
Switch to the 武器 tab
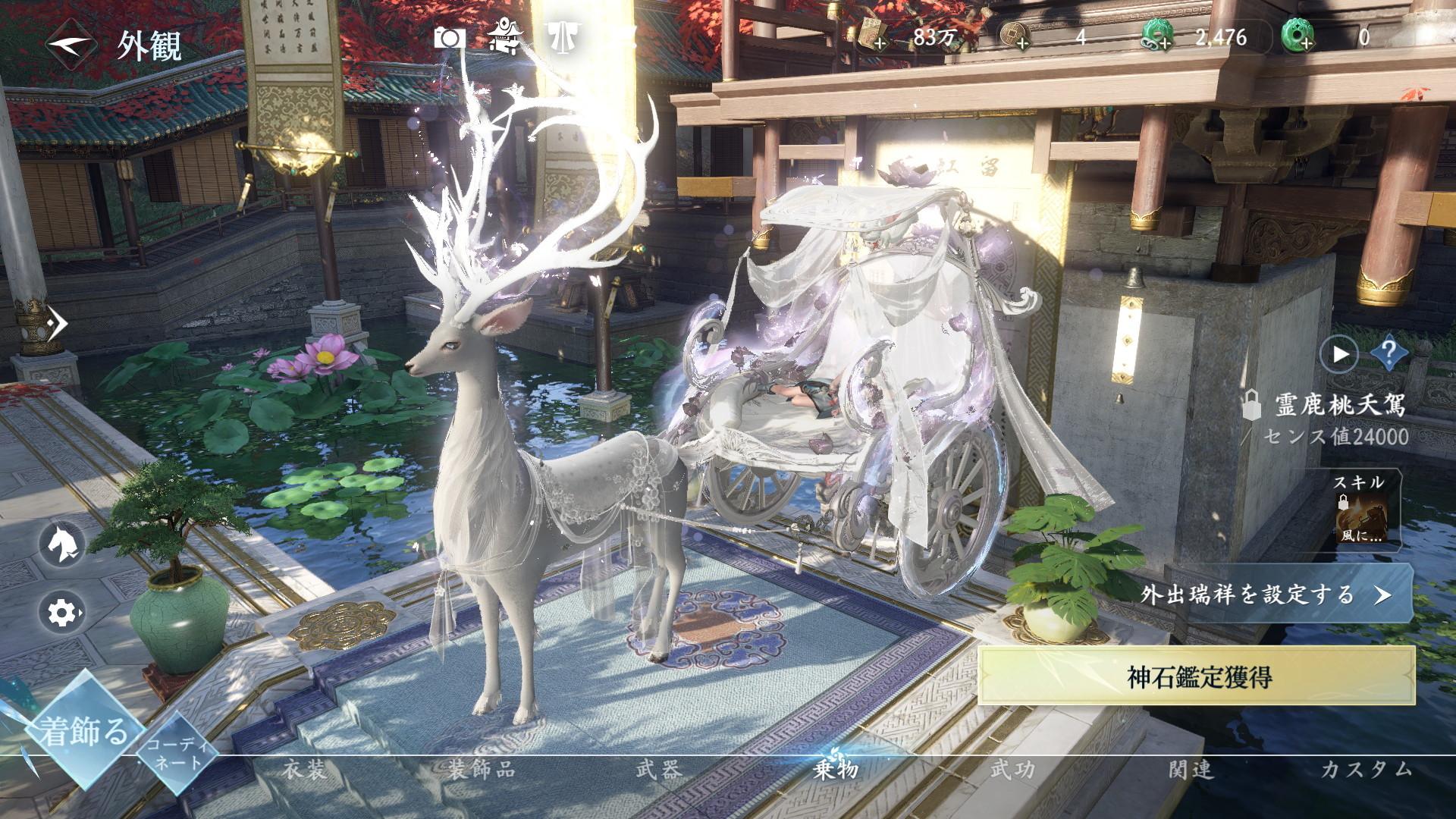[x=658, y=770]
